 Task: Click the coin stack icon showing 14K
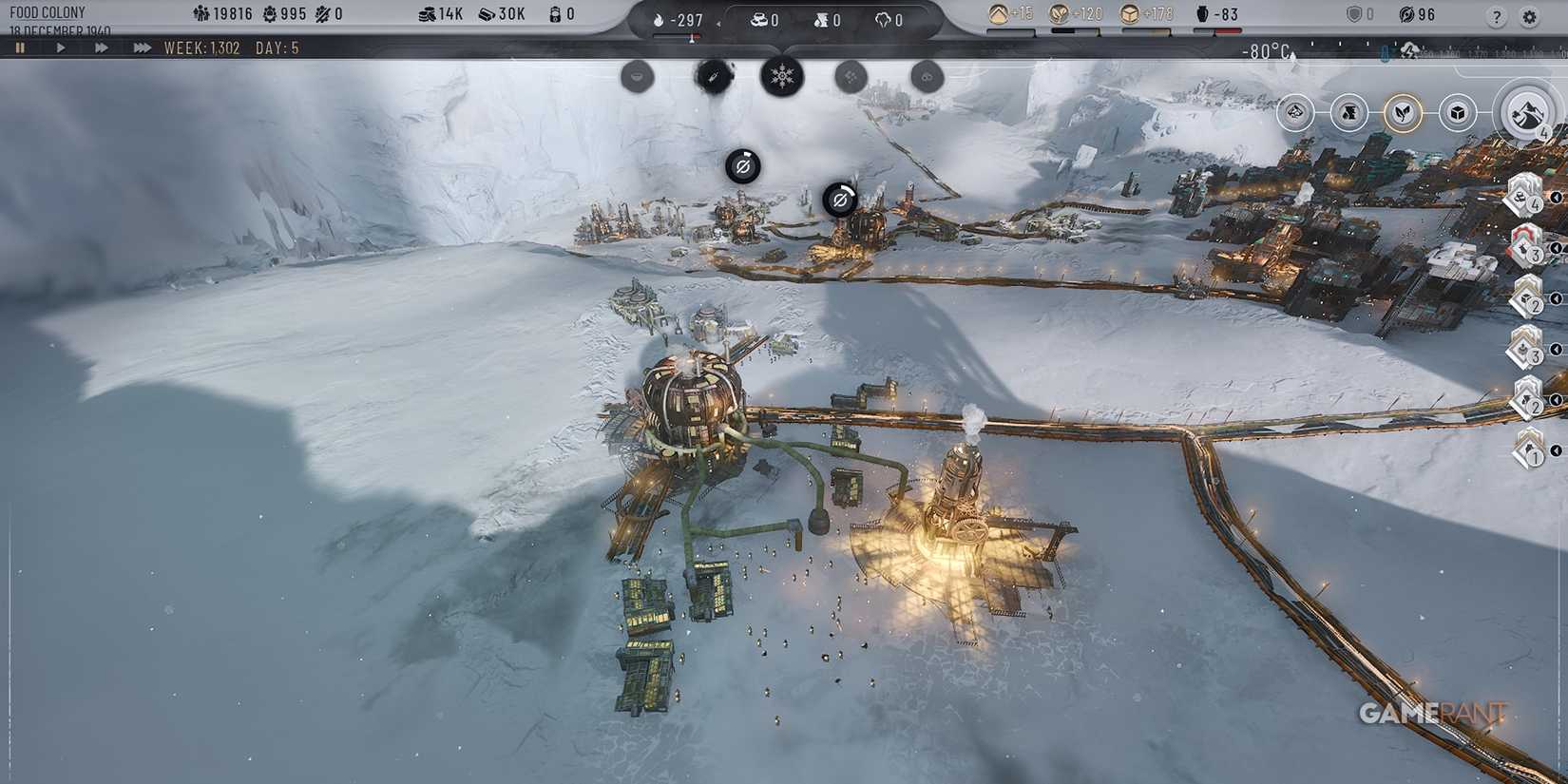click(x=428, y=14)
